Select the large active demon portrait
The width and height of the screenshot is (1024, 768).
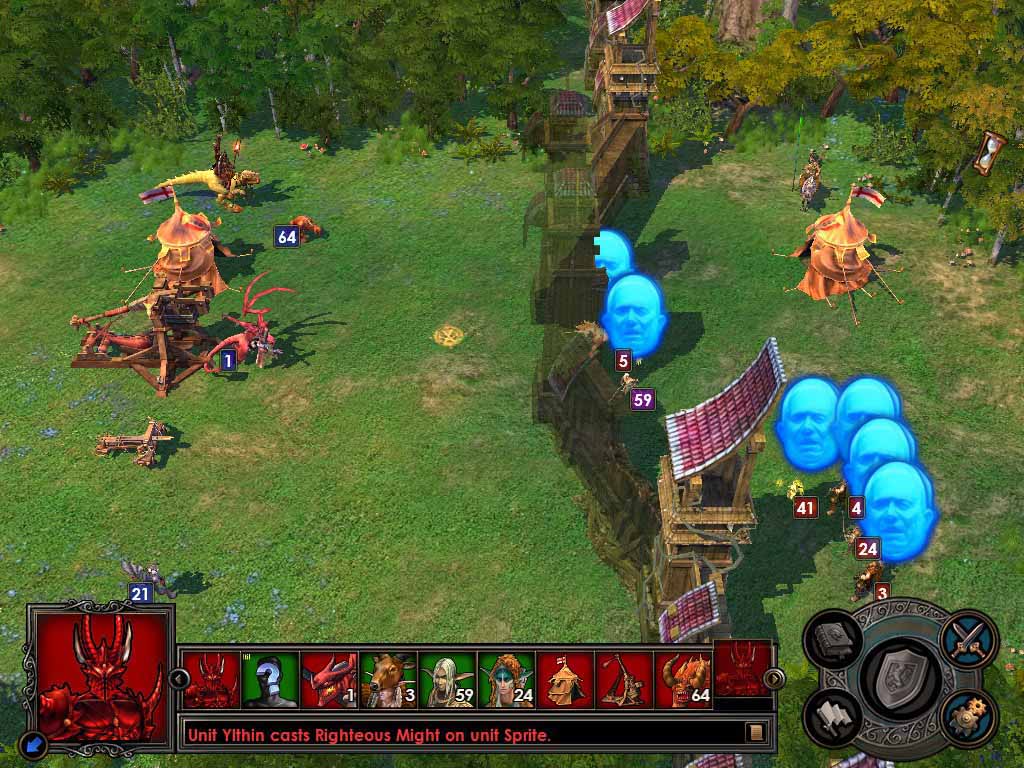(x=99, y=676)
